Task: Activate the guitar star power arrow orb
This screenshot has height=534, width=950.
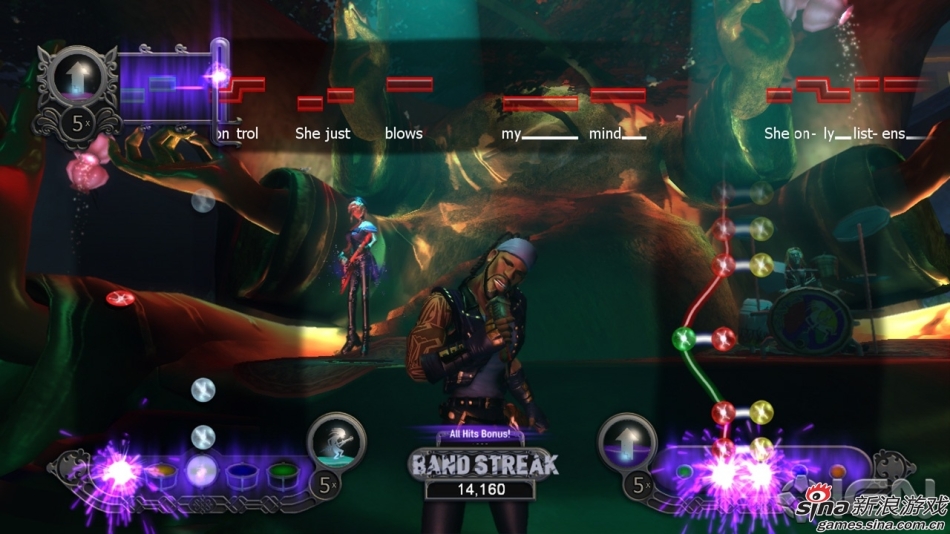Action: click(x=627, y=442)
